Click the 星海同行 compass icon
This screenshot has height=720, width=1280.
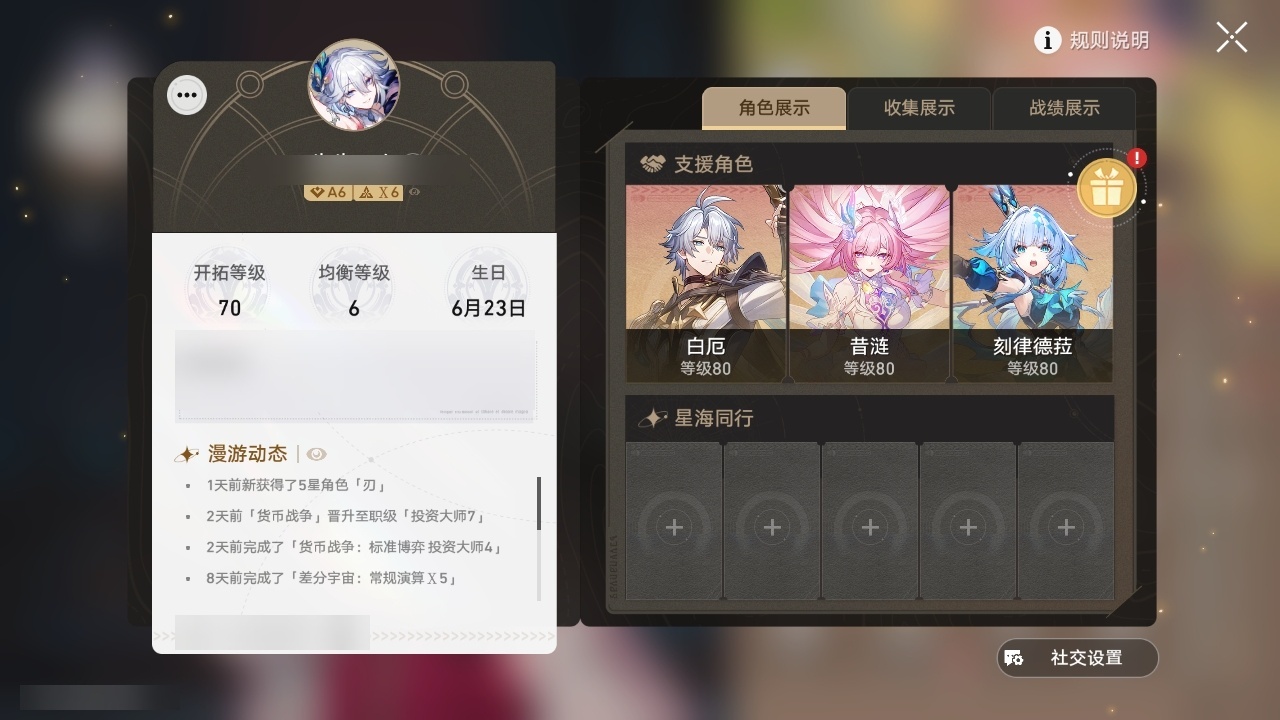(652, 419)
